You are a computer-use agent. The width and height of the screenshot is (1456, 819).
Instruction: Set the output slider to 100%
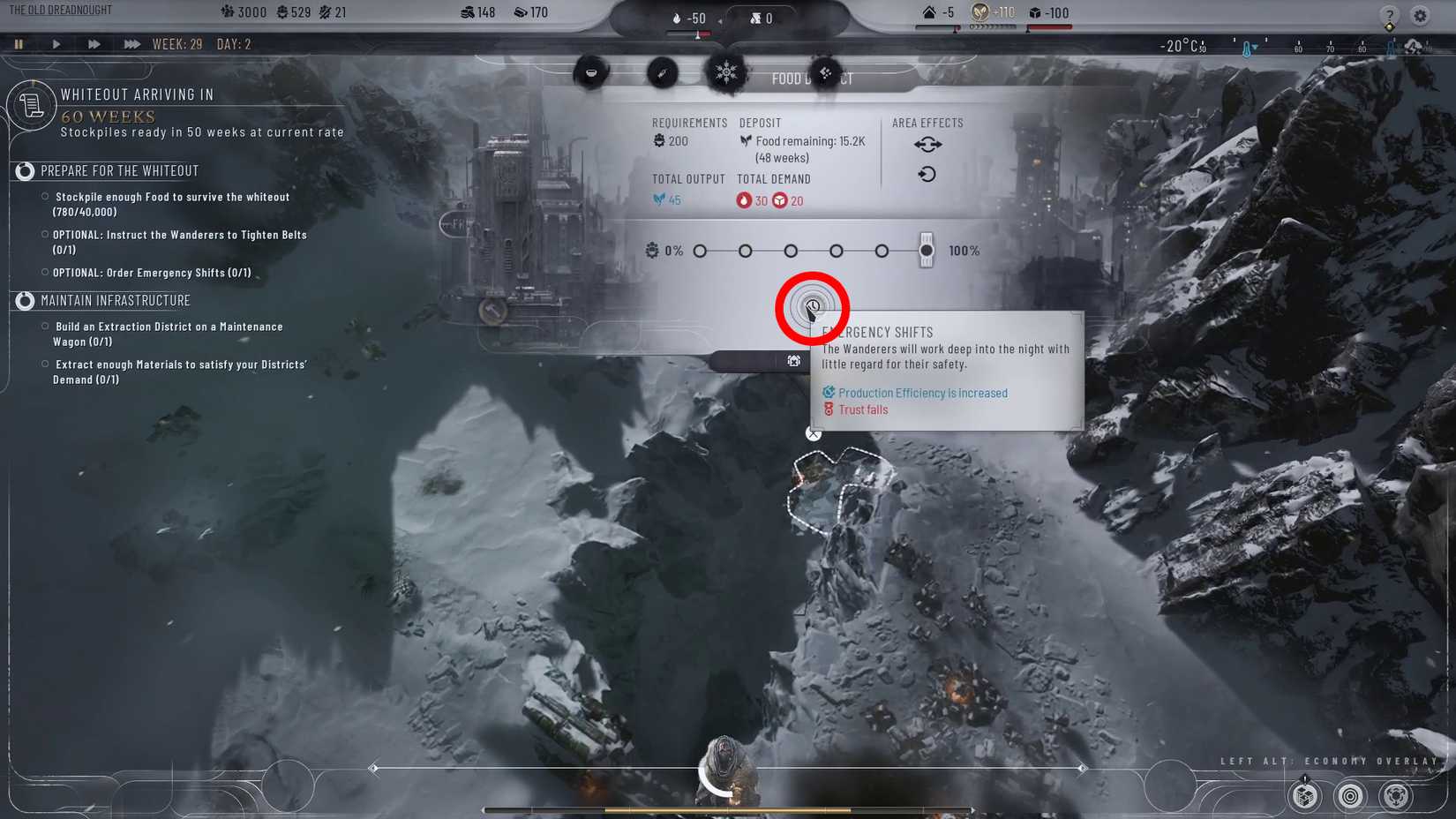pos(926,250)
